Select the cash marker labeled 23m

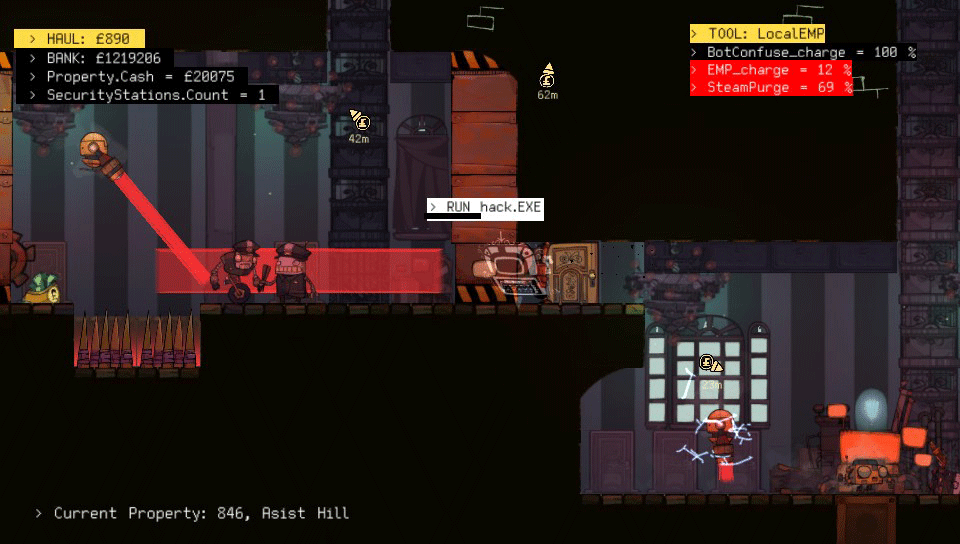[710, 365]
